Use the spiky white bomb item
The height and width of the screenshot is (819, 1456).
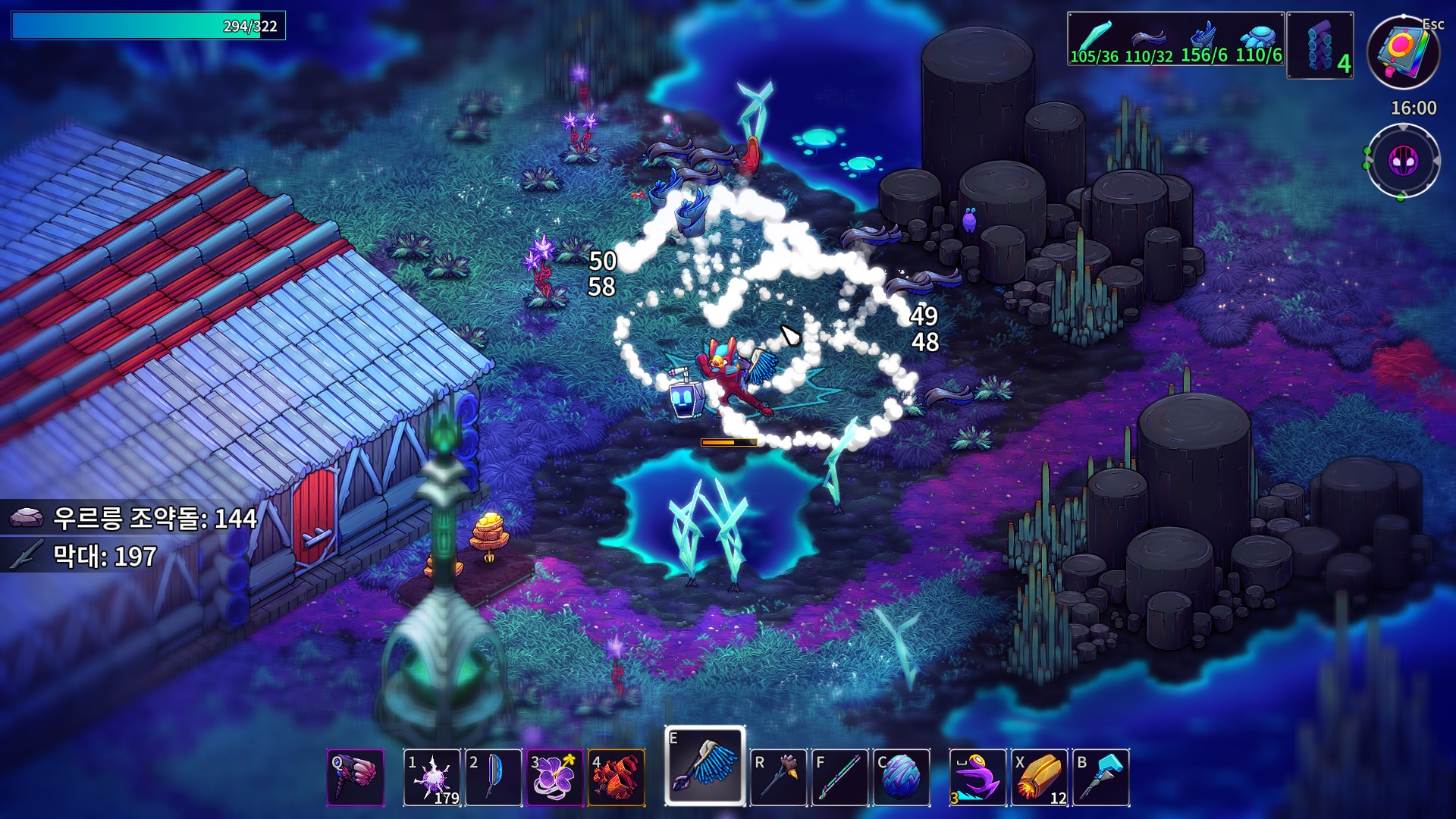(x=431, y=777)
